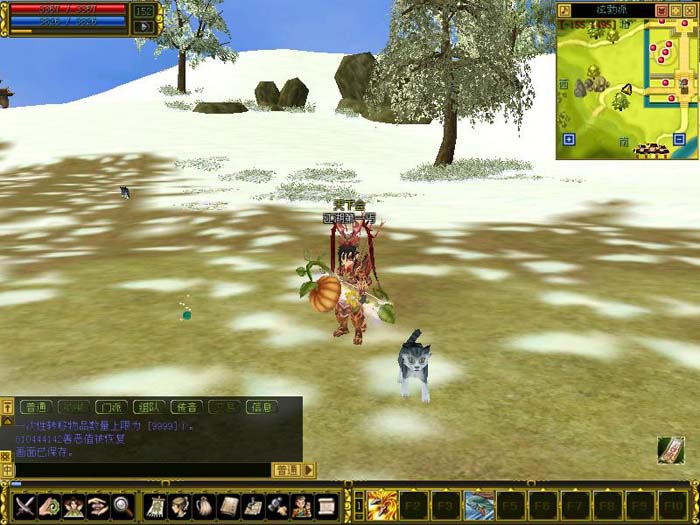
Task: Switch to the 传音 chat tab
Action: [x=185, y=407]
